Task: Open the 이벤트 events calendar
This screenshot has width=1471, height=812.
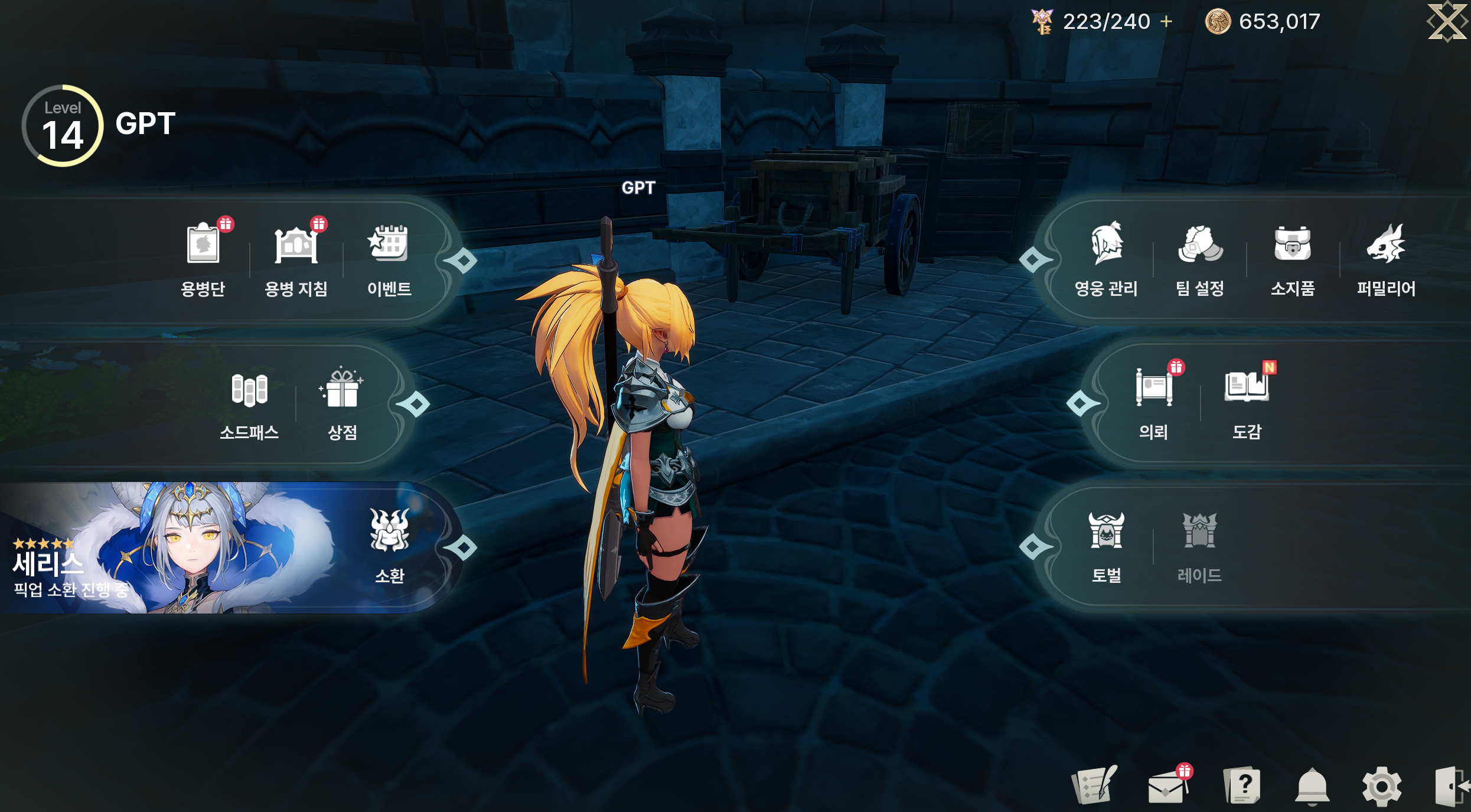Action: click(x=389, y=258)
